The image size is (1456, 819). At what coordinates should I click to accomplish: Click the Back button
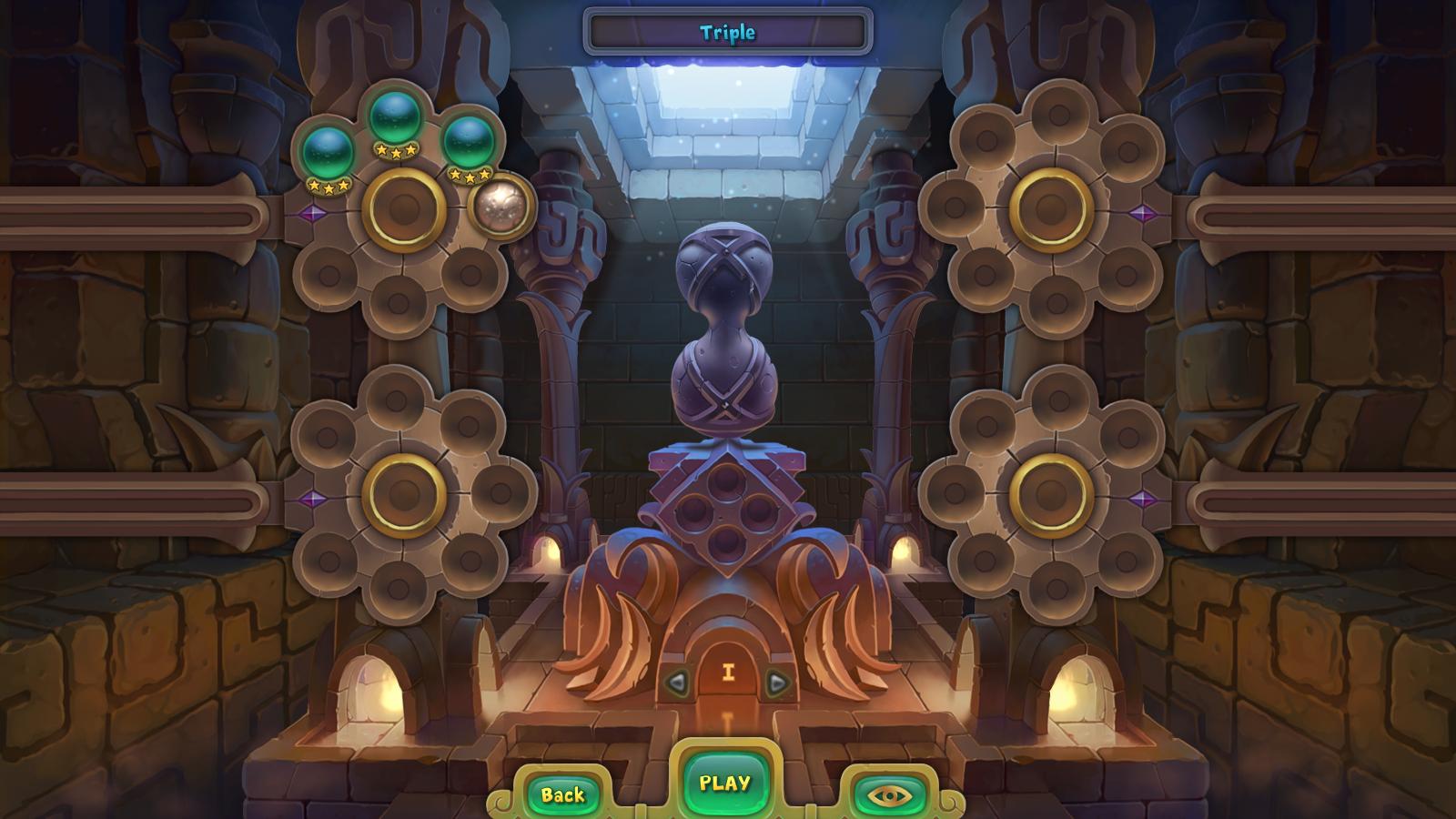pos(561,794)
